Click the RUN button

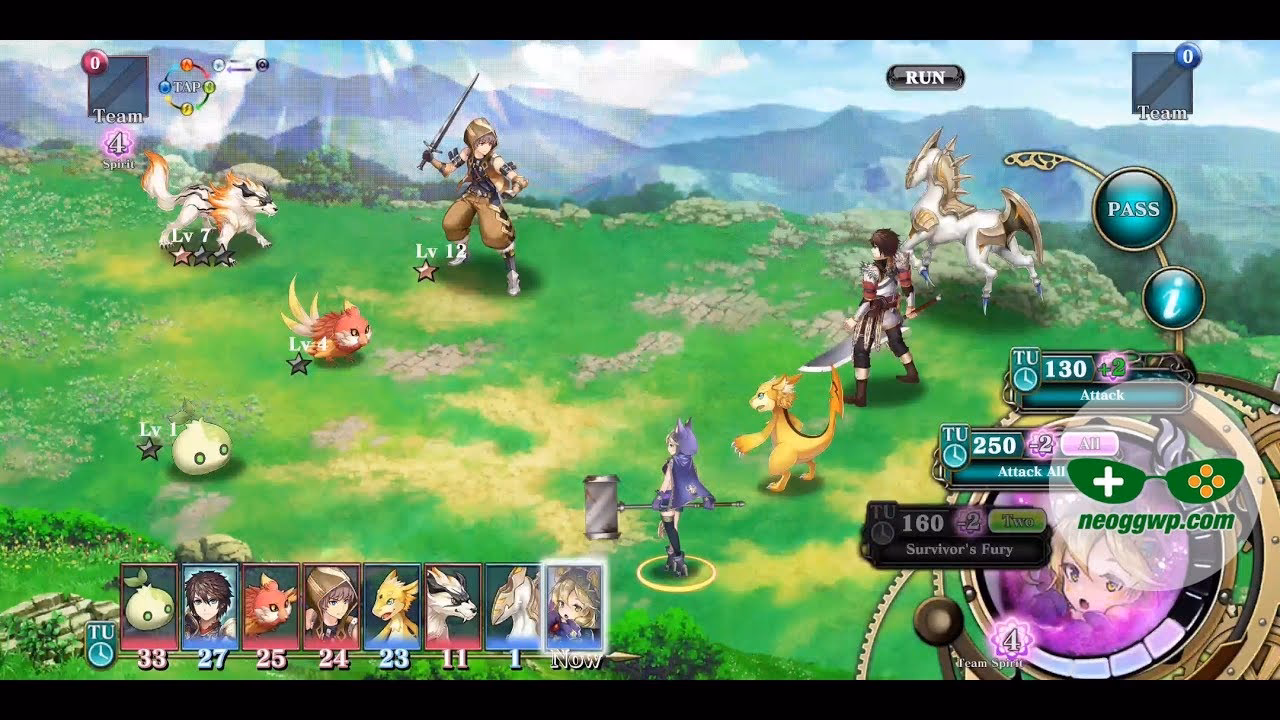pos(925,77)
